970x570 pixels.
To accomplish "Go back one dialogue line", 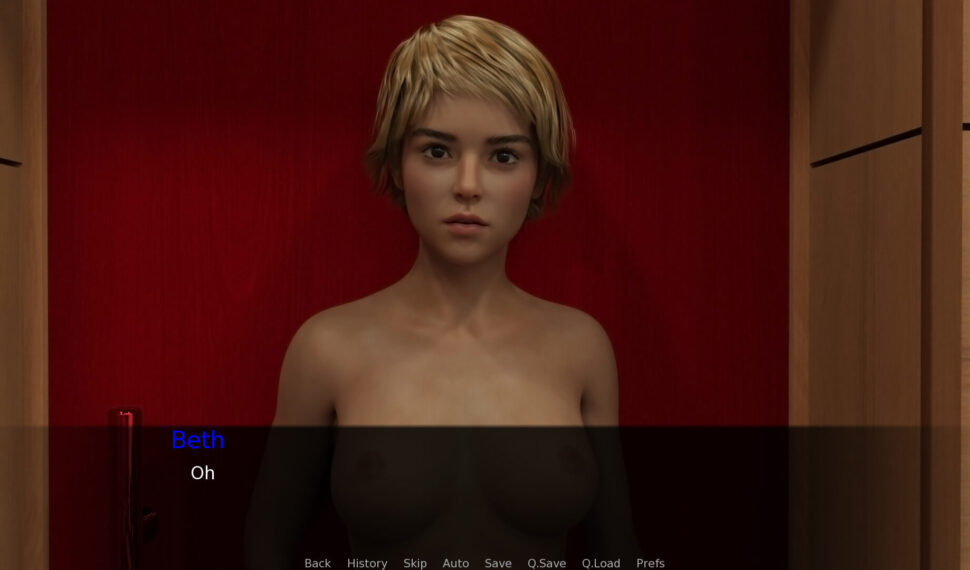I will pos(317,563).
